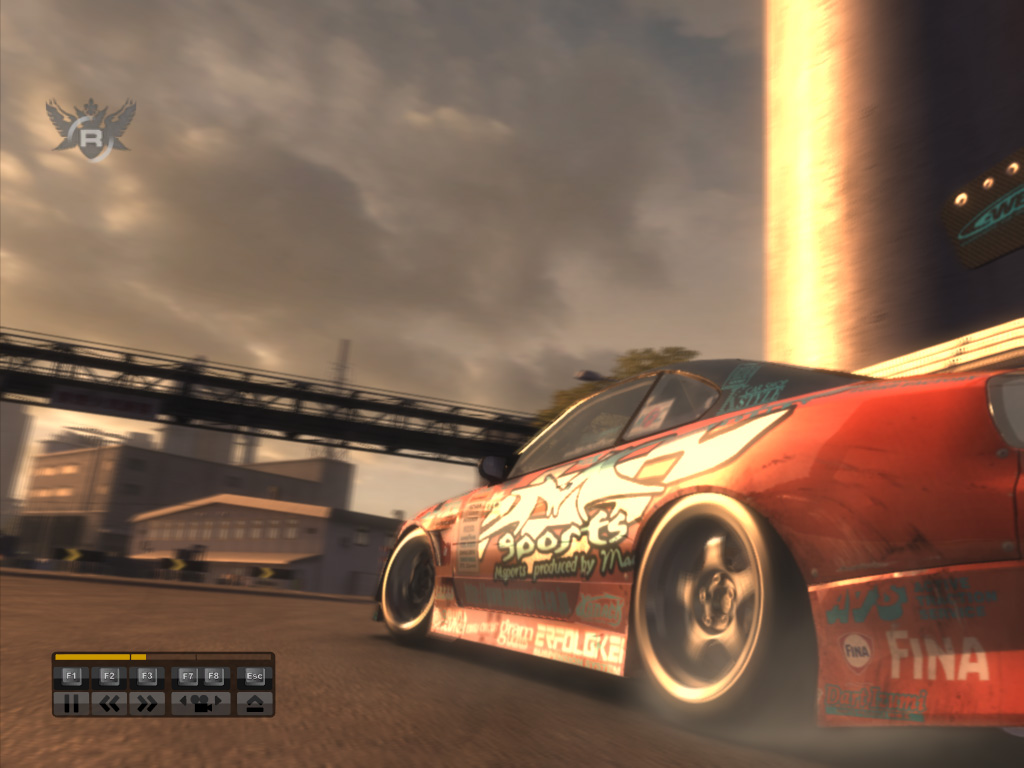This screenshot has width=1024, height=768.
Task: Pause the replay playback
Action: coord(71,703)
